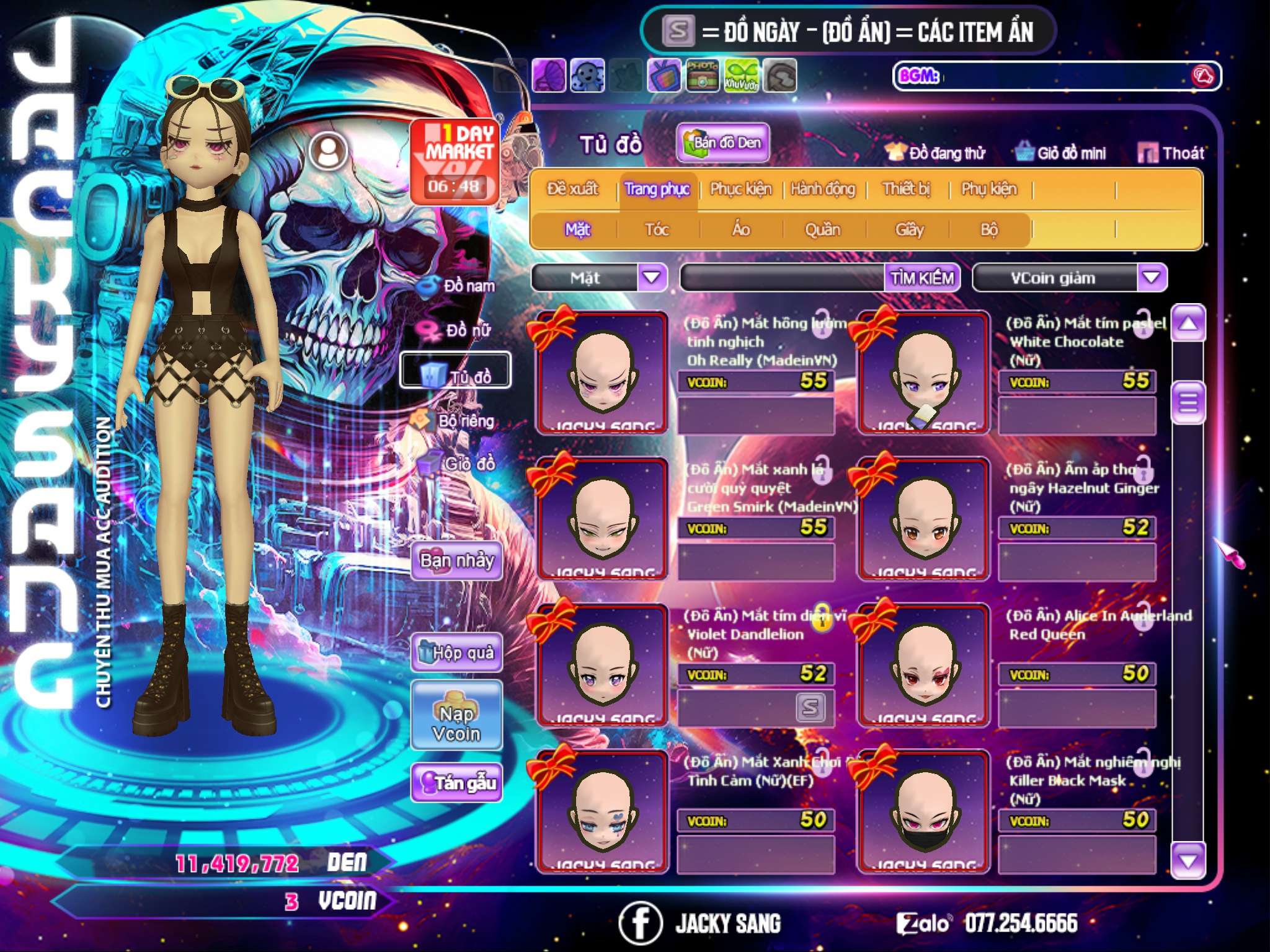Switch to the Phục kiện tab
1270x952 pixels.
pos(740,189)
